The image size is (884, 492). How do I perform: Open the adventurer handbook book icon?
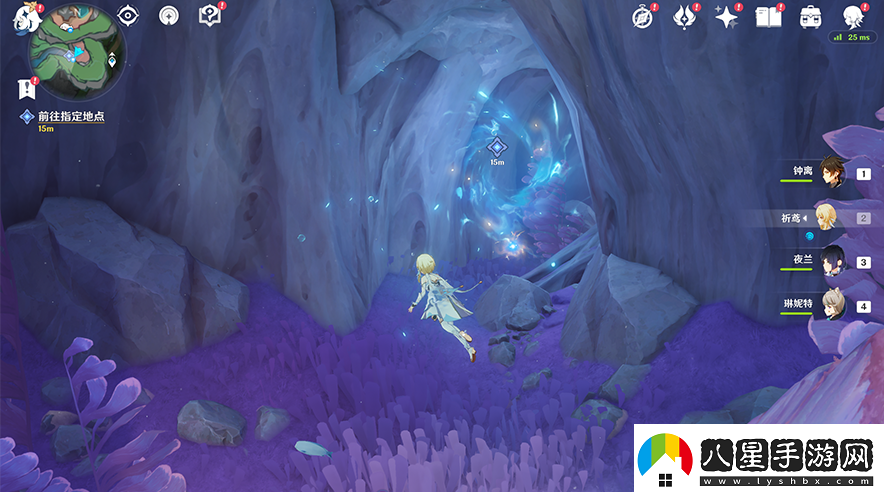pyautogui.click(x=768, y=16)
